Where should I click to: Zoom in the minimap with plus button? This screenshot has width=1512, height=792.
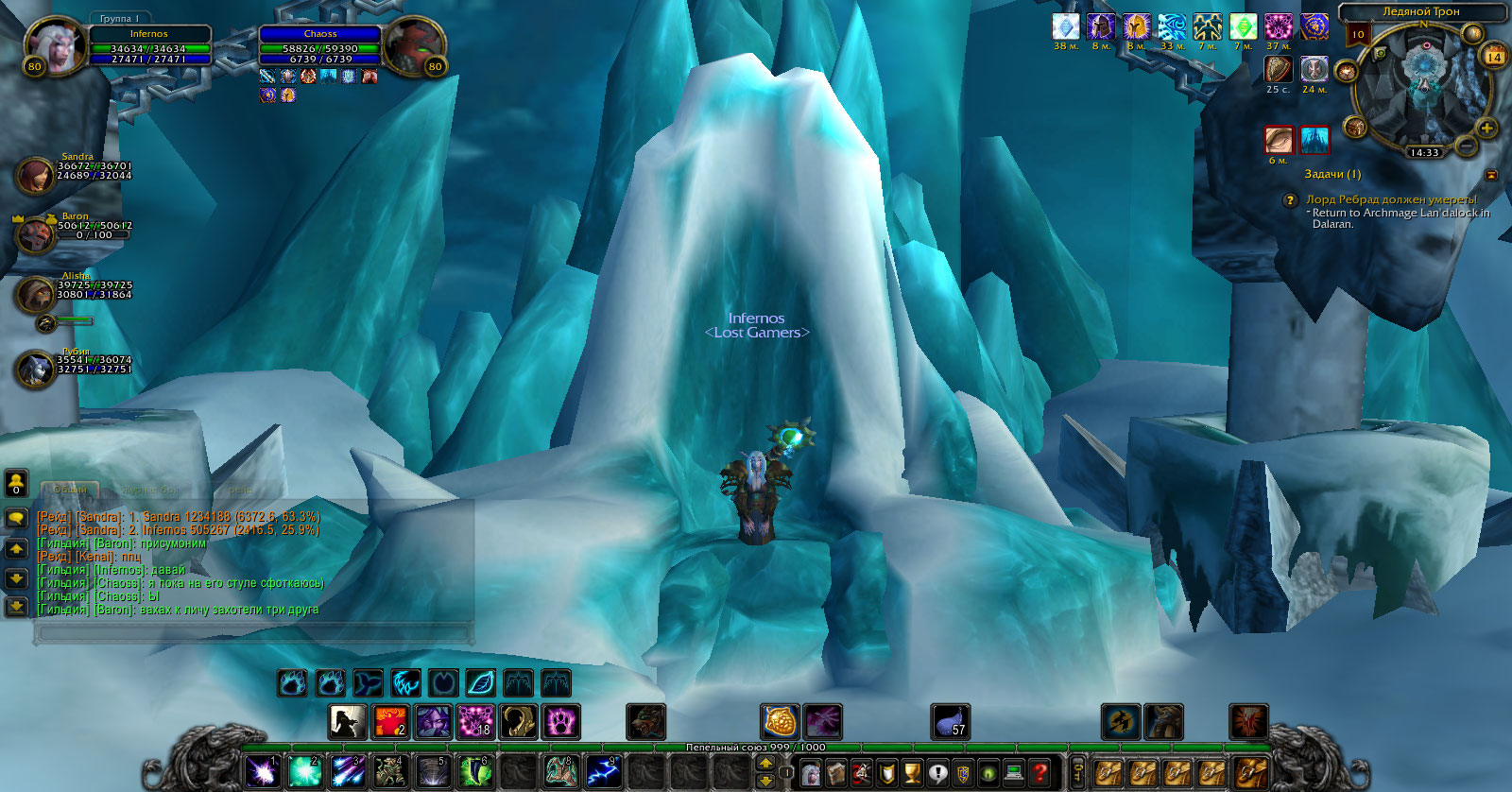1486,128
